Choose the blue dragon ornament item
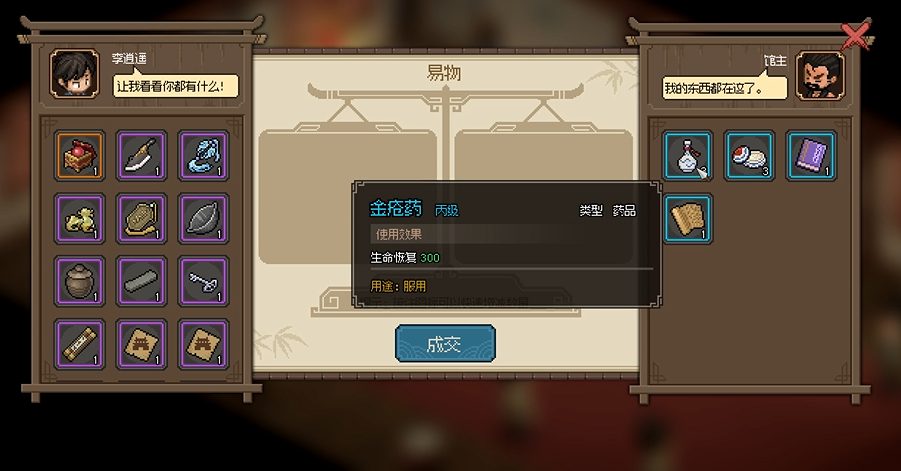This screenshot has width=901, height=471. click(203, 155)
